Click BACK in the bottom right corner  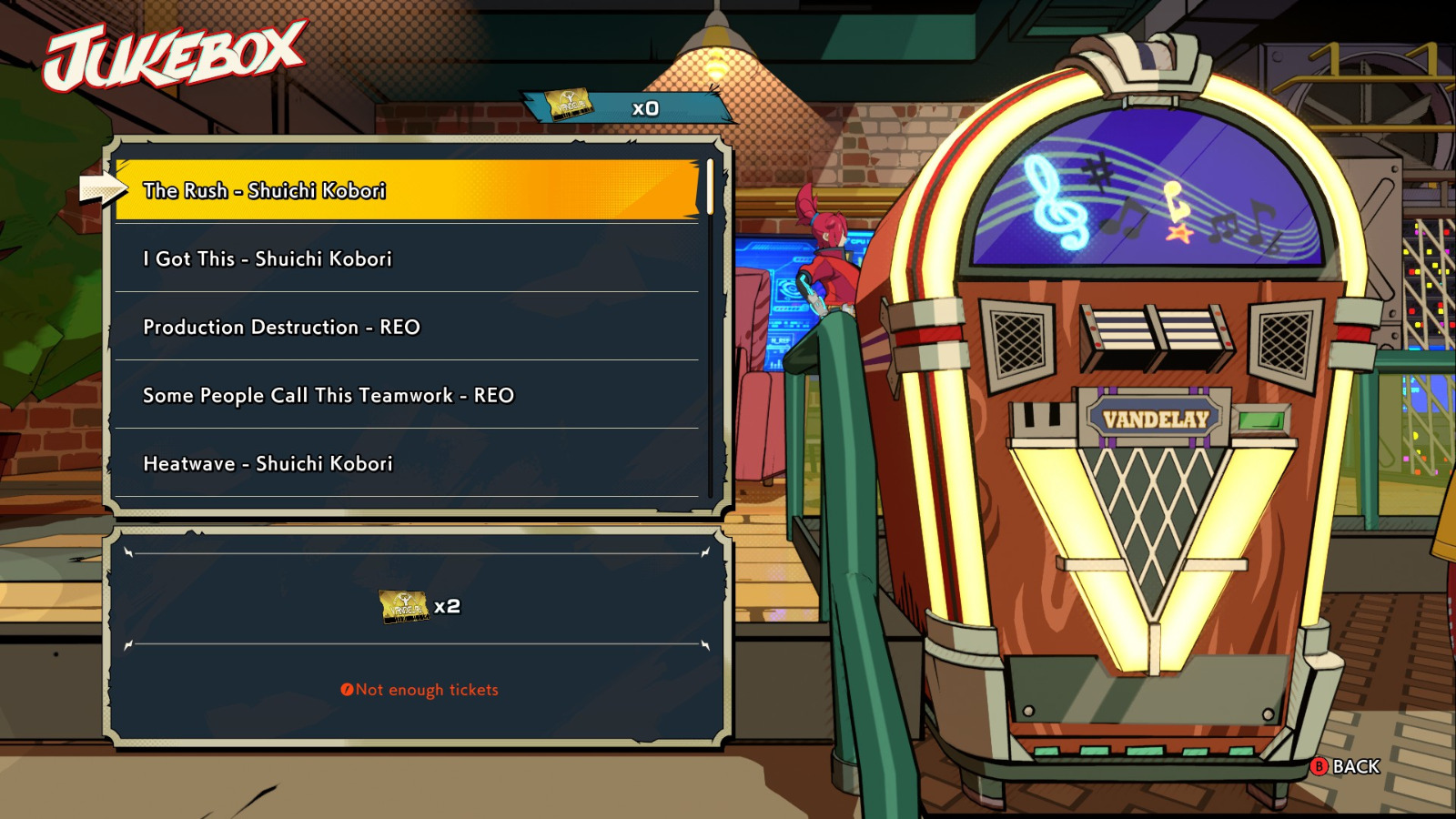click(1356, 766)
